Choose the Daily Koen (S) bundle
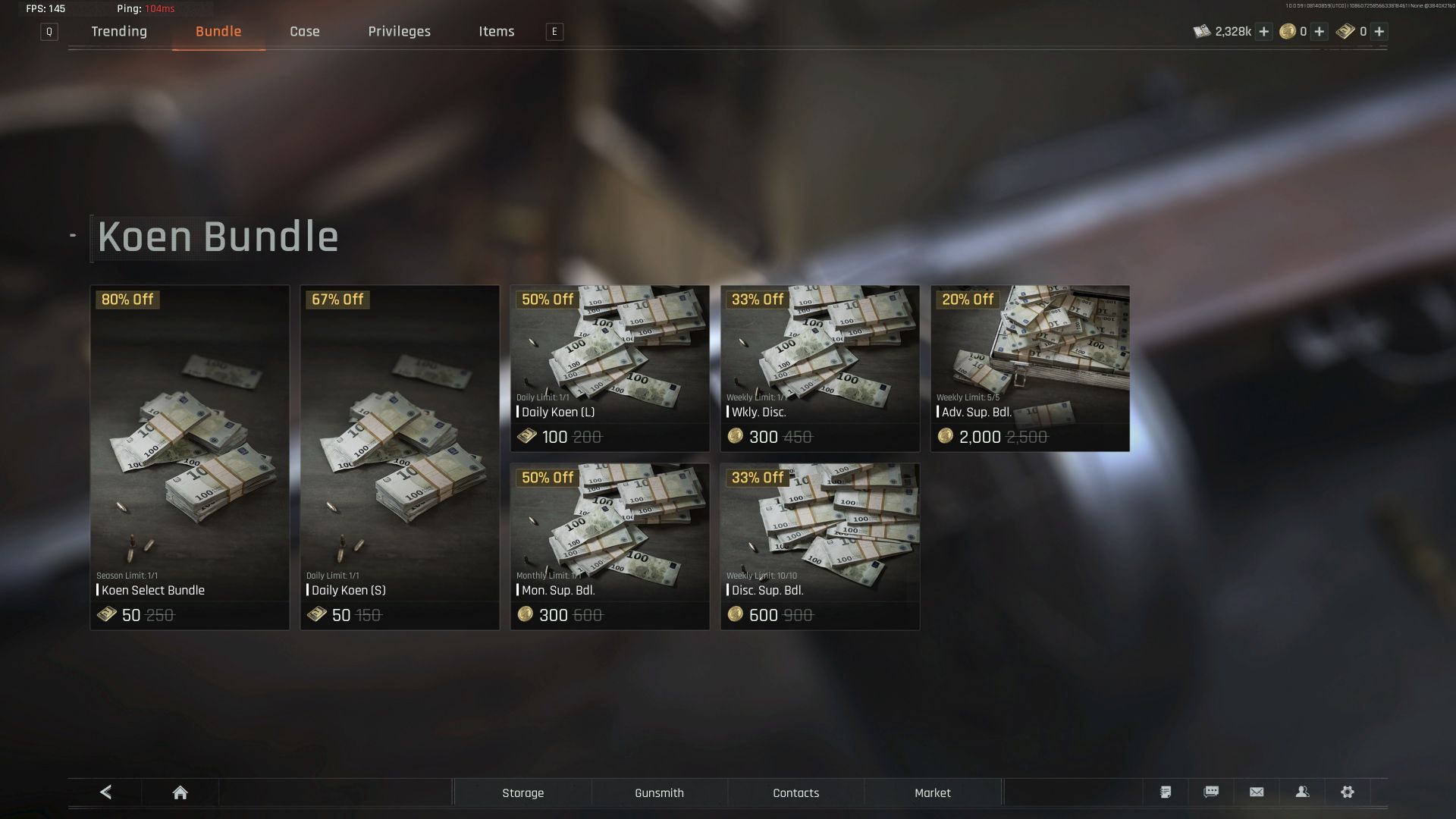Image resolution: width=1456 pixels, height=819 pixels. tap(400, 457)
